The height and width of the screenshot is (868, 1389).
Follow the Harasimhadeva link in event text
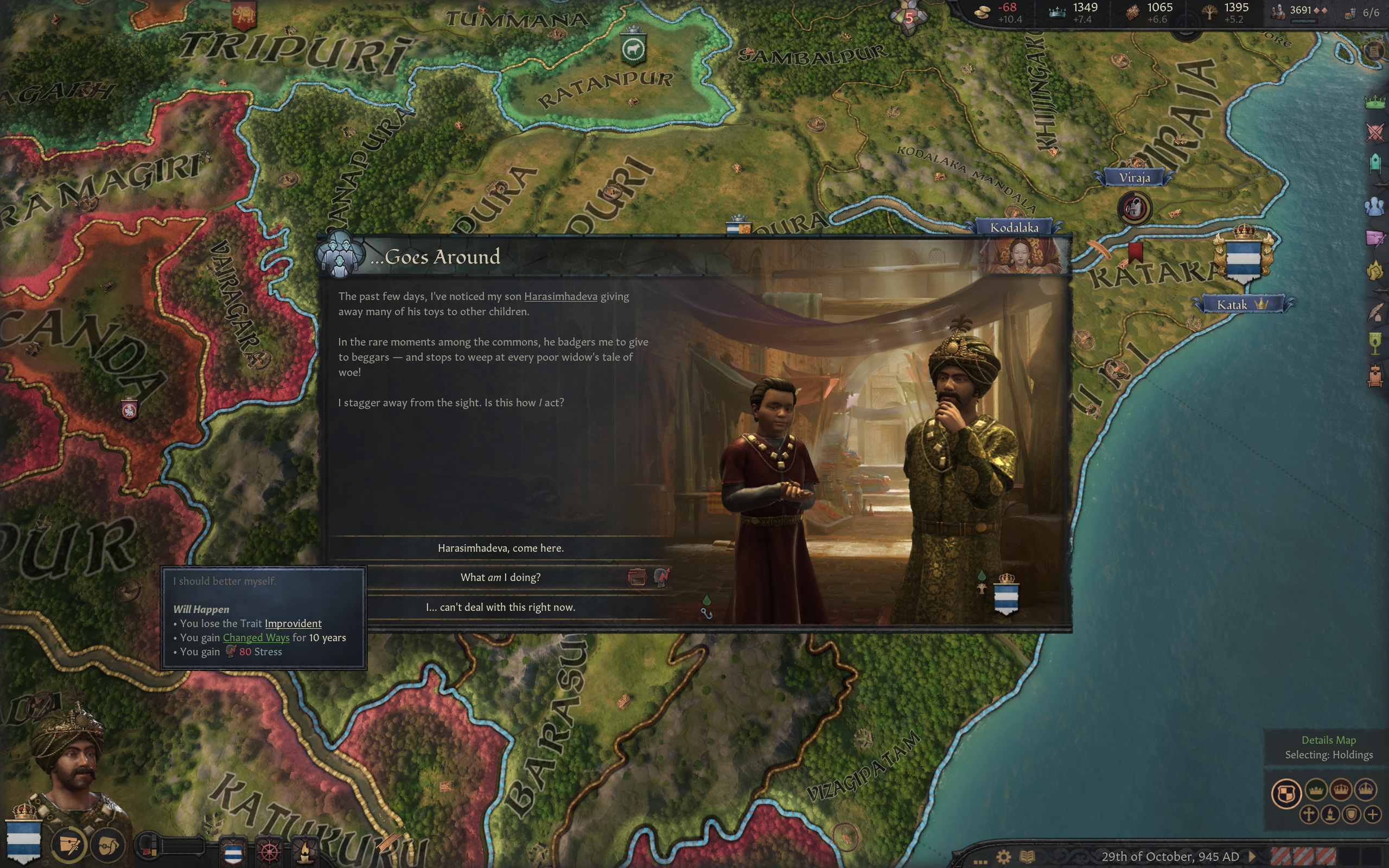(560, 297)
